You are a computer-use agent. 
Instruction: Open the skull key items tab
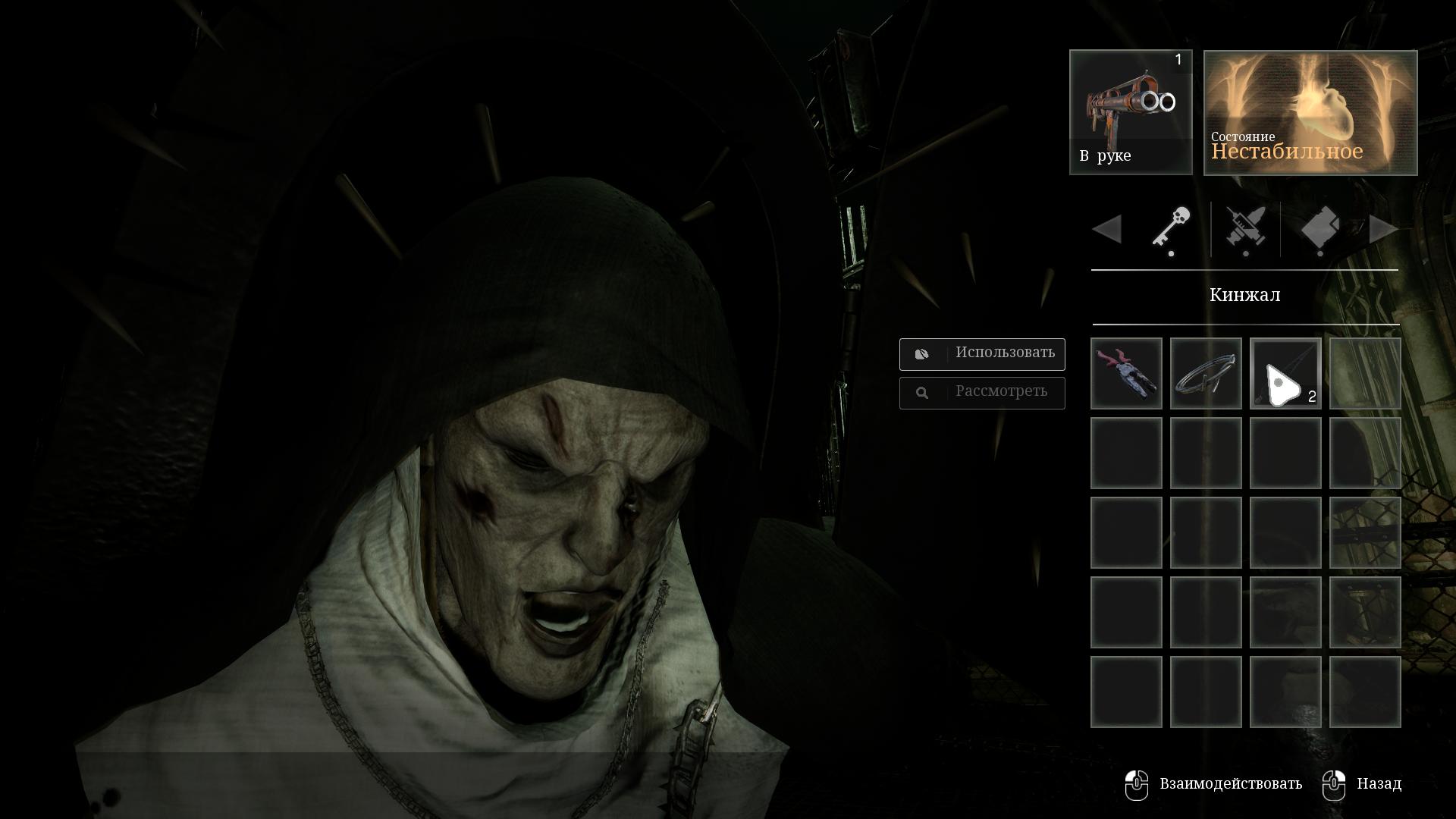click(1171, 228)
